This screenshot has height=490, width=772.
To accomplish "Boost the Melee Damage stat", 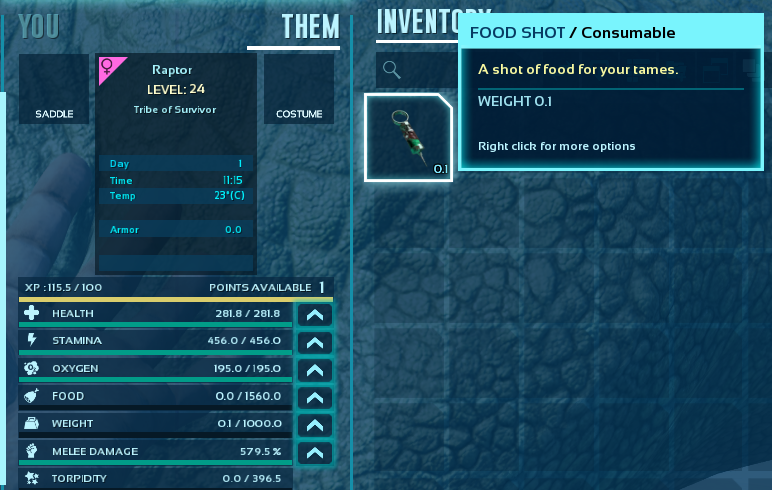I will coord(315,453).
